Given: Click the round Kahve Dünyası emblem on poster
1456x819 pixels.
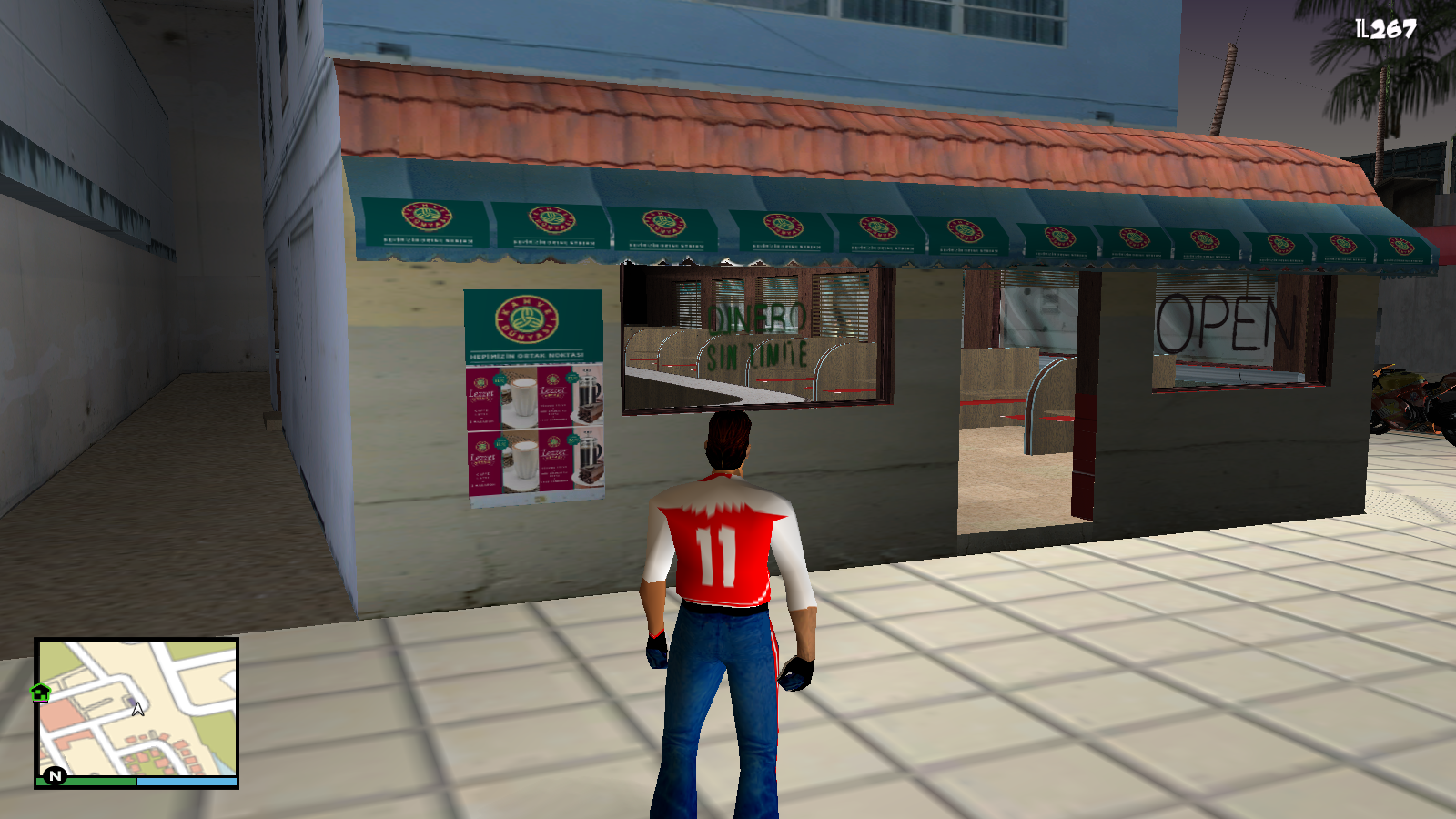Looking at the screenshot, I should [x=526, y=320].
